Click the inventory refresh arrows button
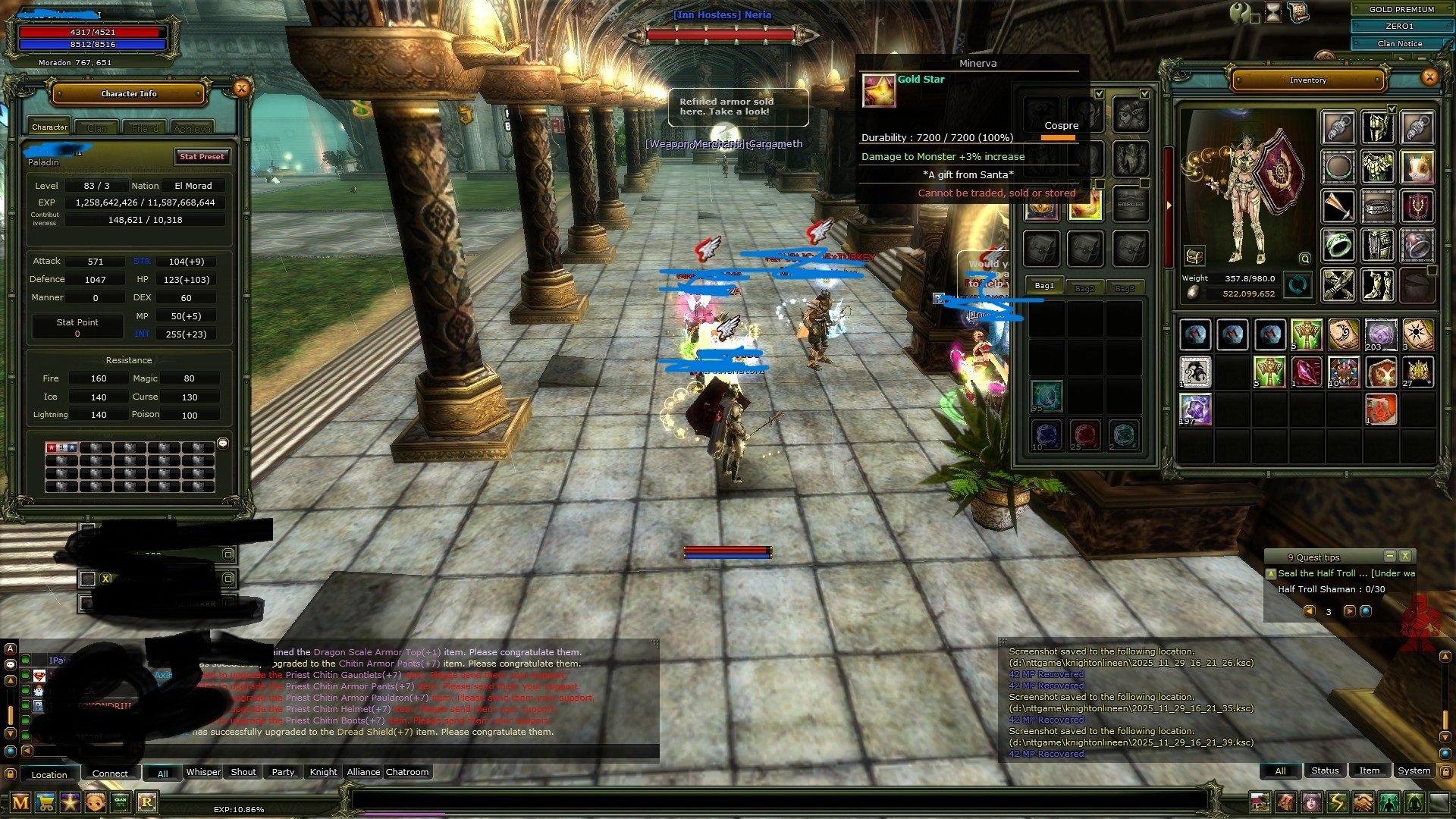The height and width of the screenshot is (819, 1456). tap(1298, 286)
